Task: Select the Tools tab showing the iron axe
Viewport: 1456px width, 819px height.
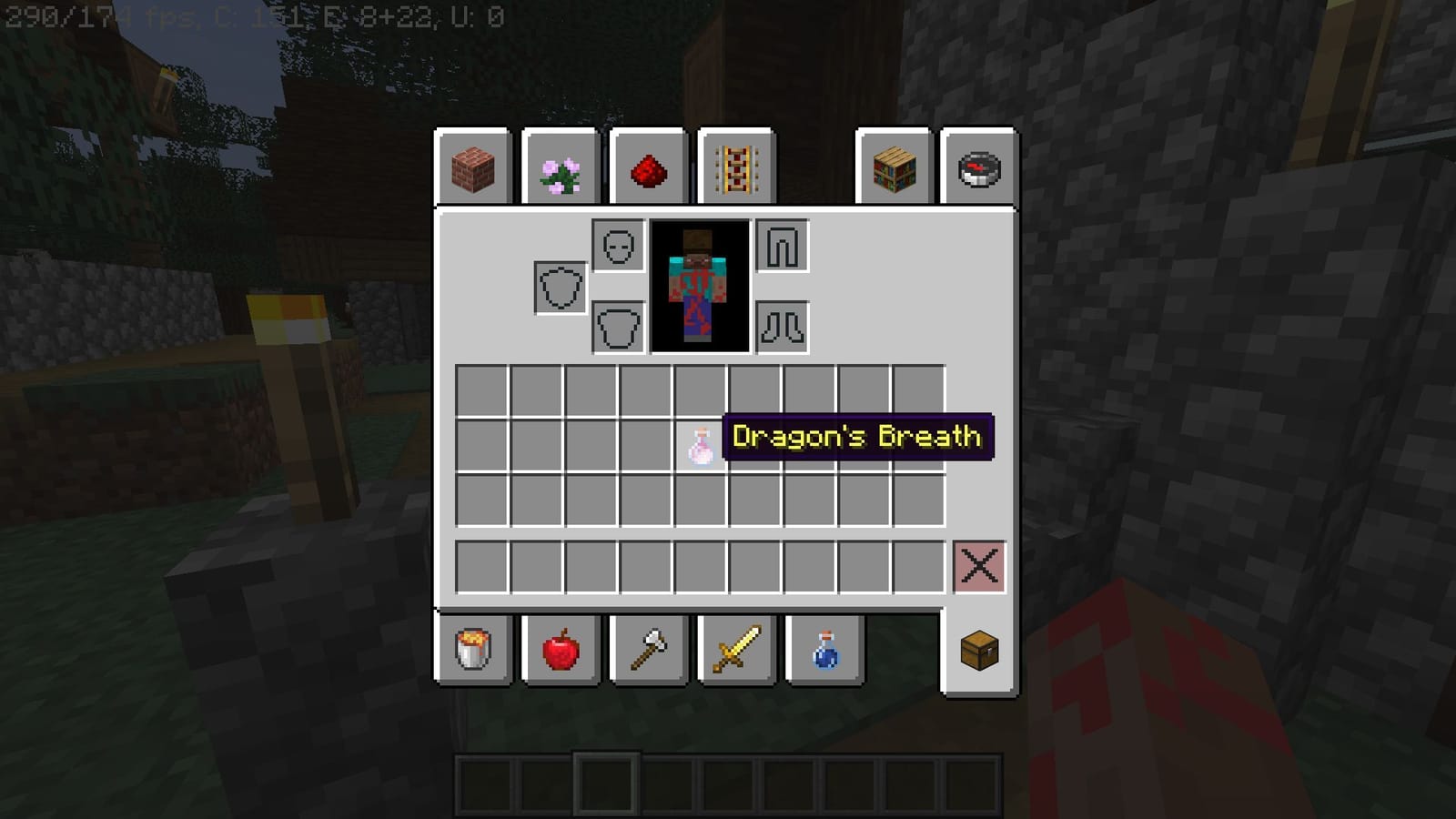Action: [647, 652]
